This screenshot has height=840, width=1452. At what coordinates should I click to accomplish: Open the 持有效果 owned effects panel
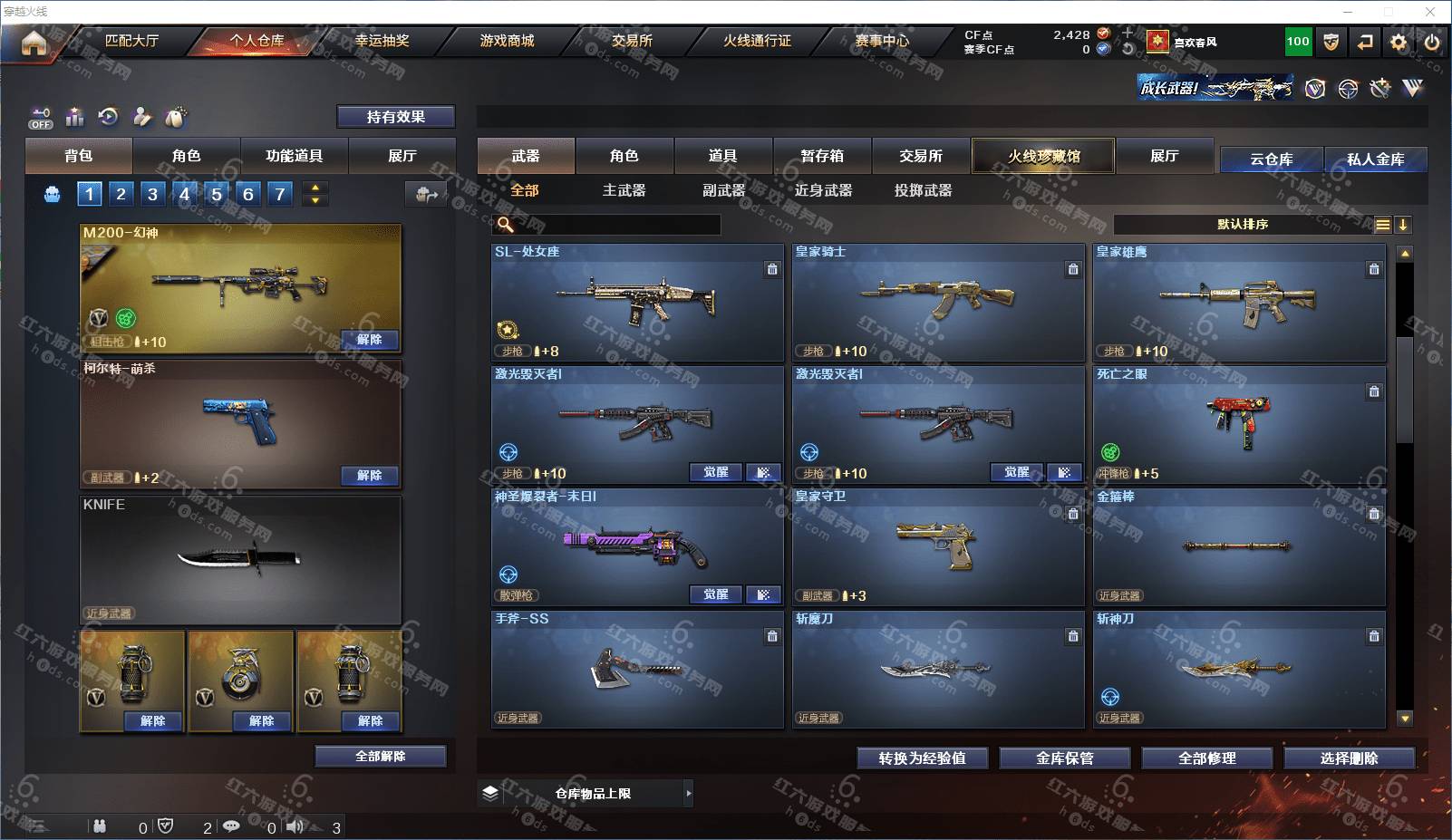tap(395, 117)
